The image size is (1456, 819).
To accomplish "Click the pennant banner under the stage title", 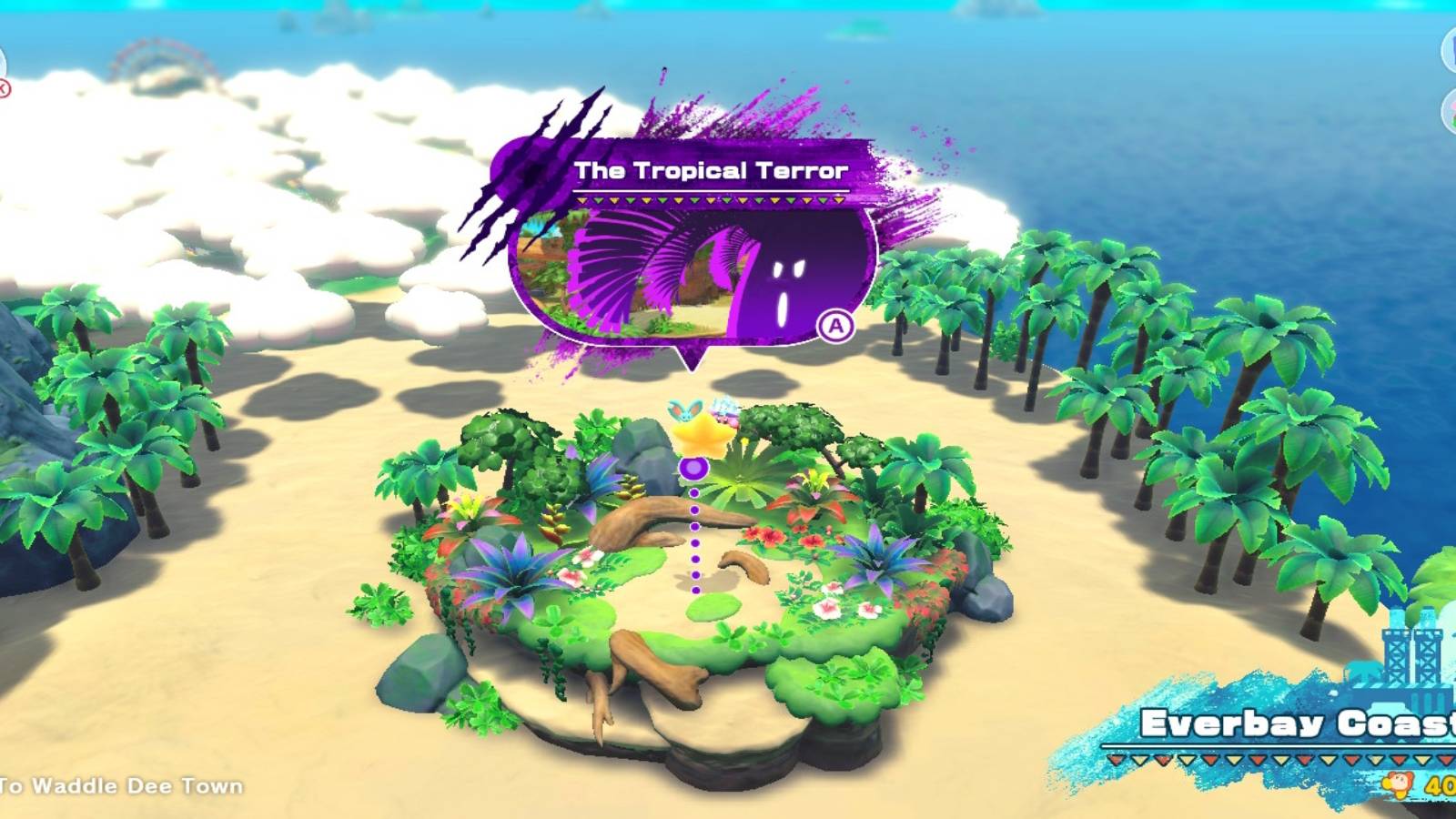I will coord(712,198).
